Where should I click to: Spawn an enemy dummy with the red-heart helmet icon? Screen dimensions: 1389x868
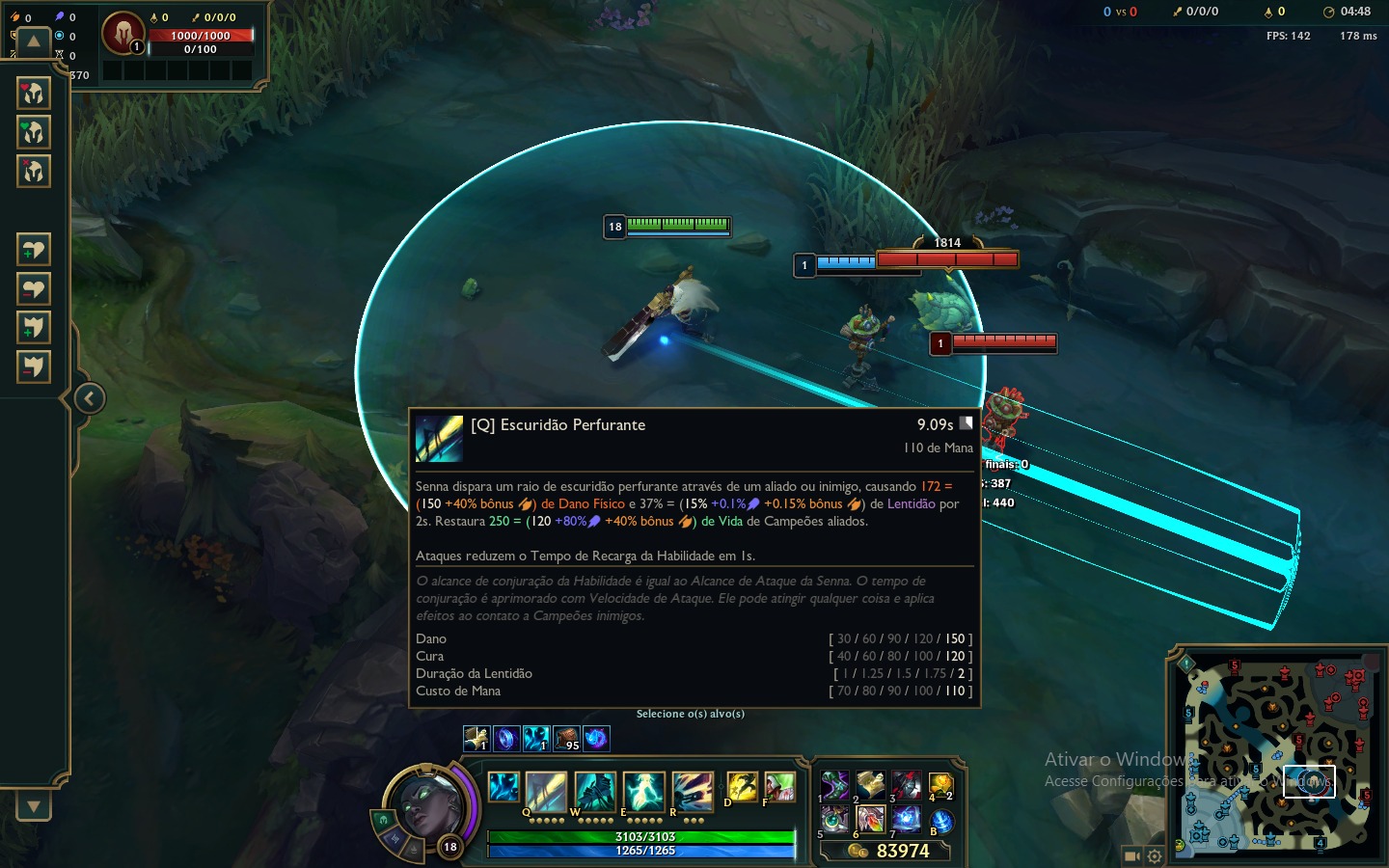(33, 95)
